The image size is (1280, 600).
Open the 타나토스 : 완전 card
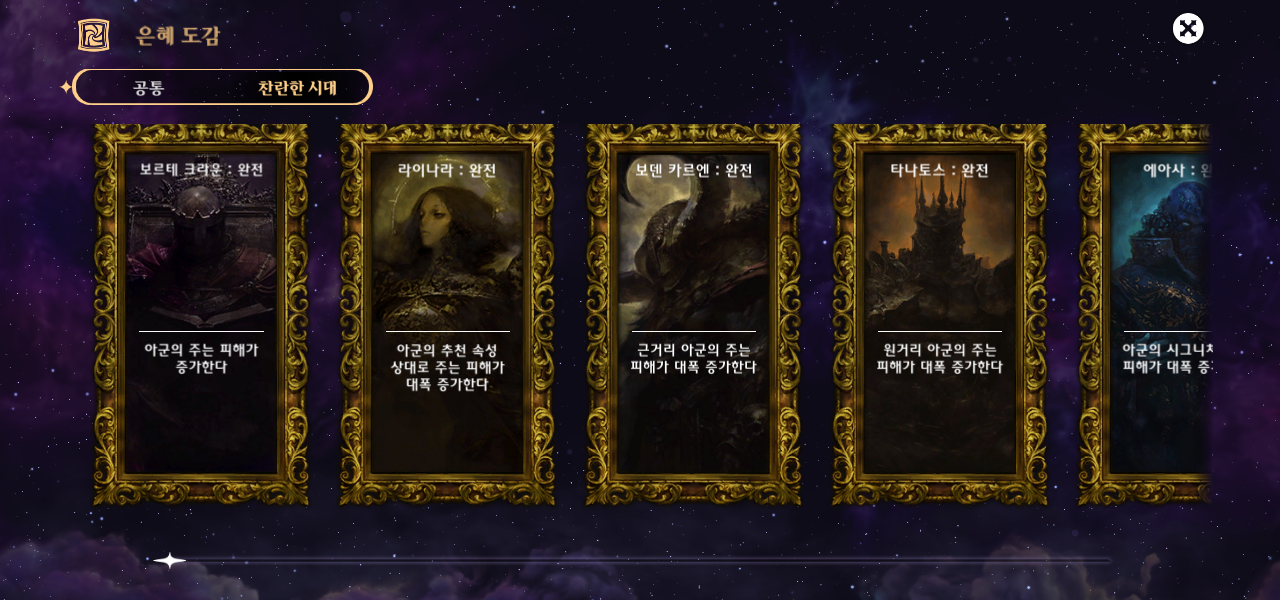939,315
